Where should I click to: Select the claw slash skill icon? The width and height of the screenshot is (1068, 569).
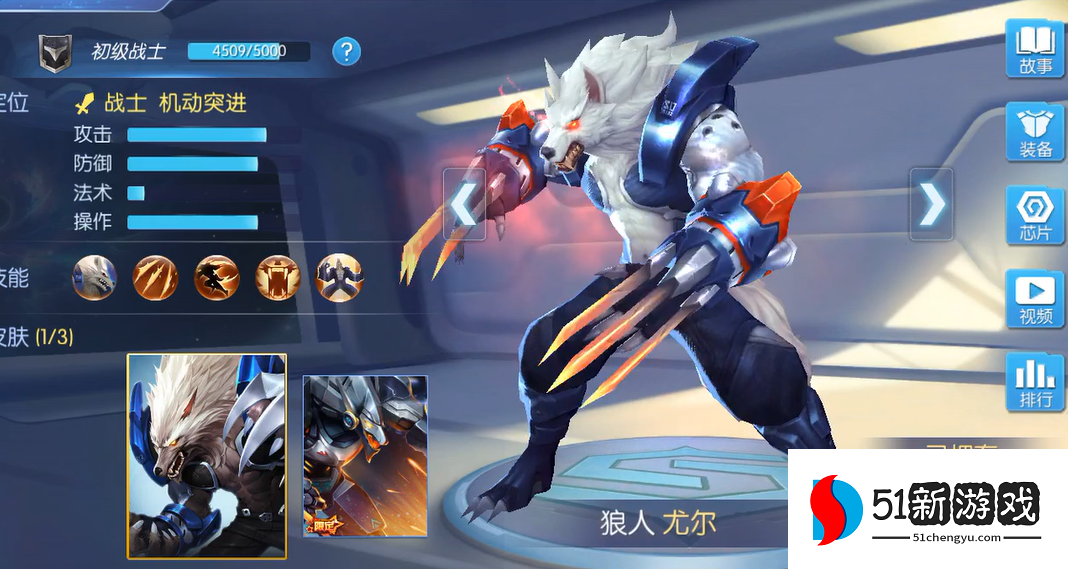[x=155, y=277]
